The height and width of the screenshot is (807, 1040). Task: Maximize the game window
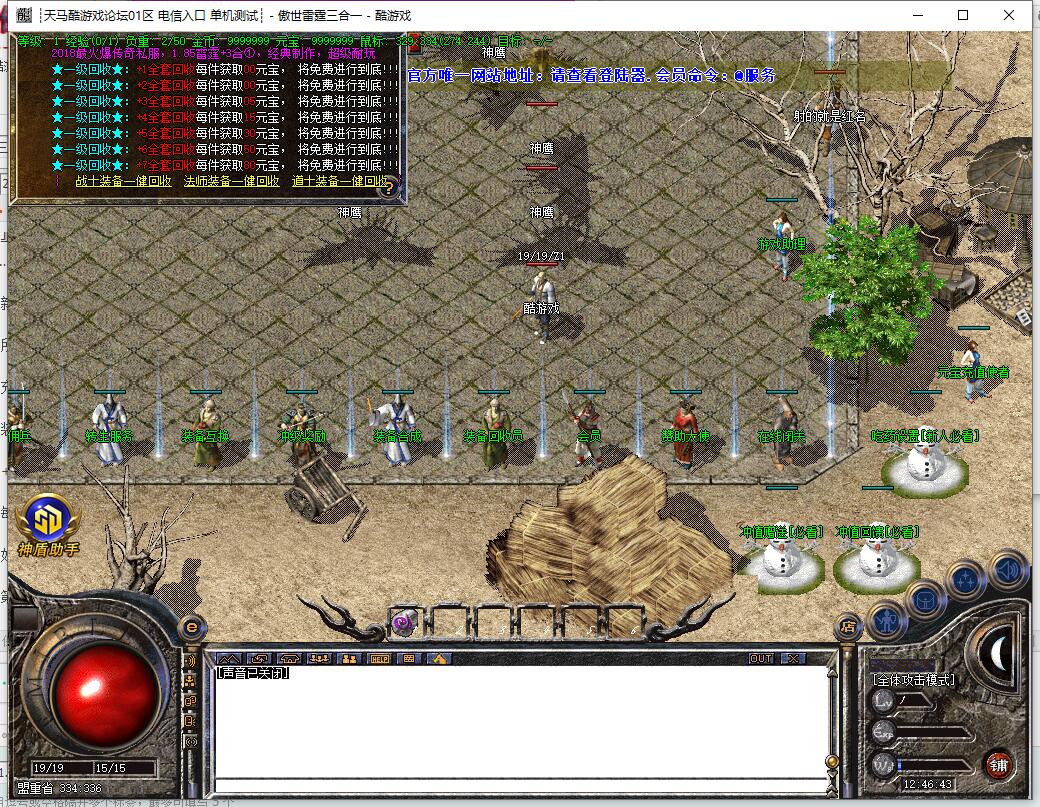point(964,15)
